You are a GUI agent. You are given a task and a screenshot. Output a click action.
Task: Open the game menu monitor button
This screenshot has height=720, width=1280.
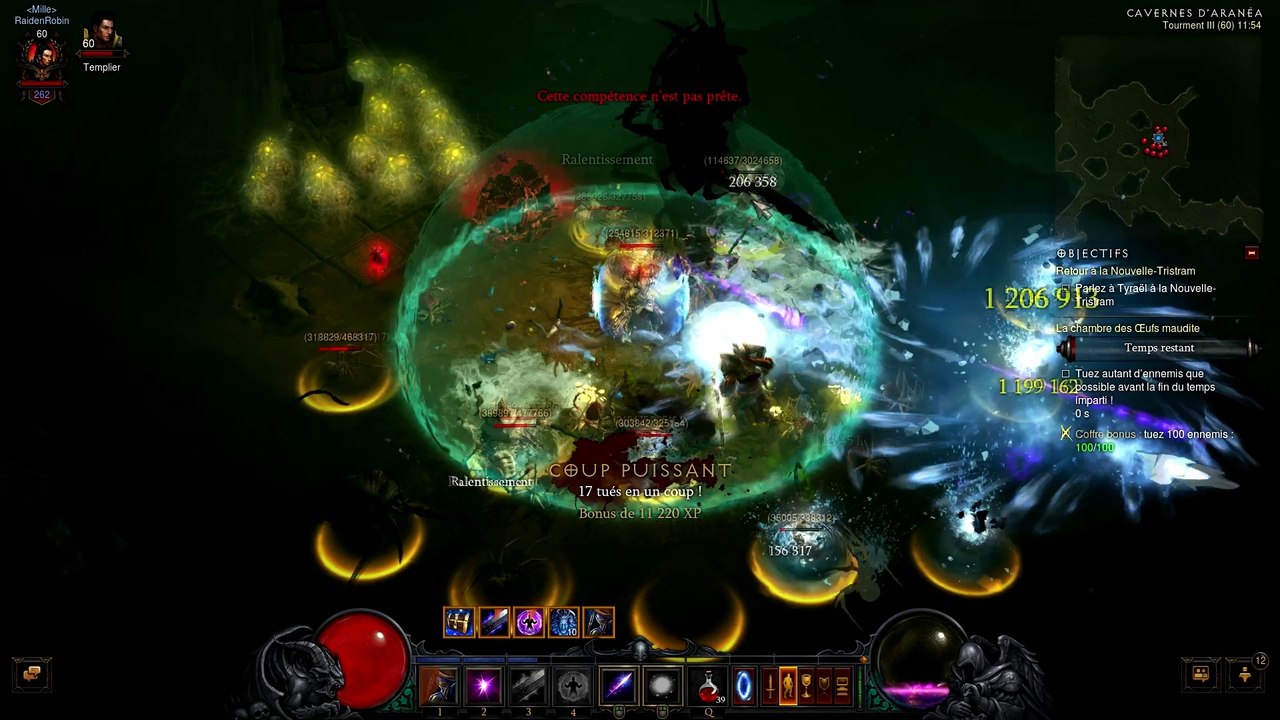(x=842, y=686)
